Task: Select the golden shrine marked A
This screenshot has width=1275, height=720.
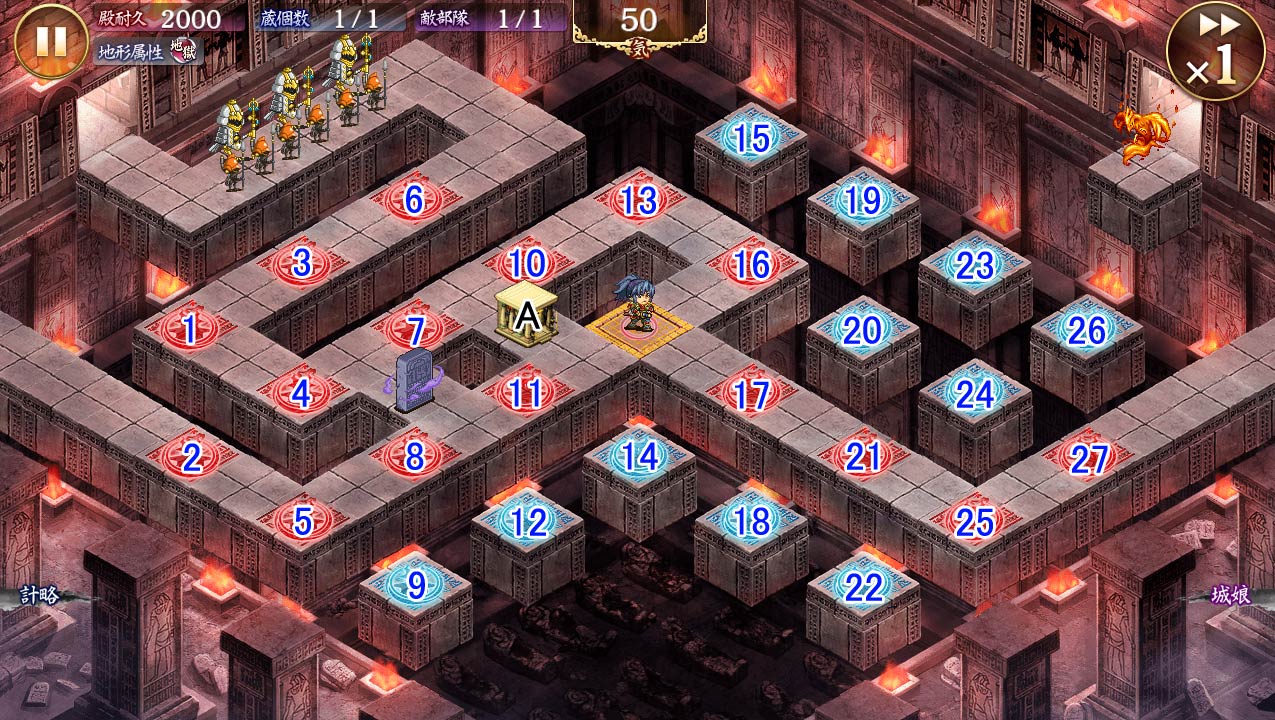Action: click(526, 315)
